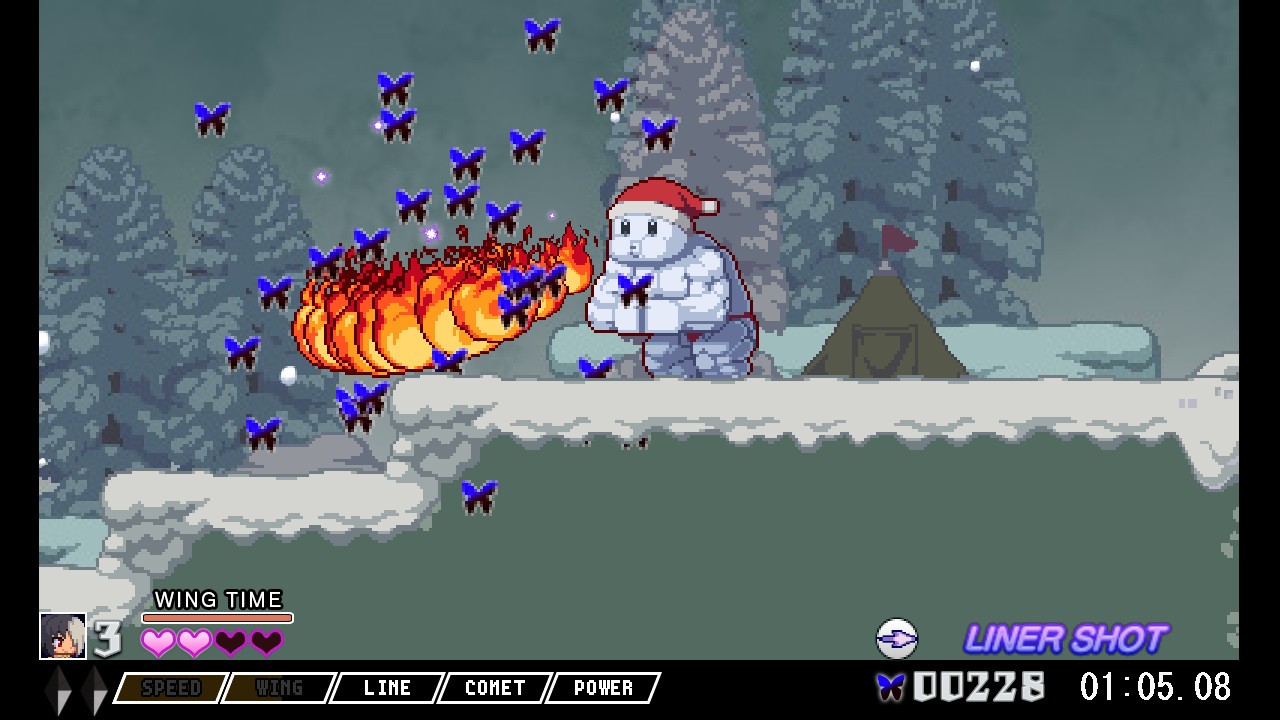Choose the LINE power-up slot
This screenshot has height=720, width=1280.
point(387,688)
